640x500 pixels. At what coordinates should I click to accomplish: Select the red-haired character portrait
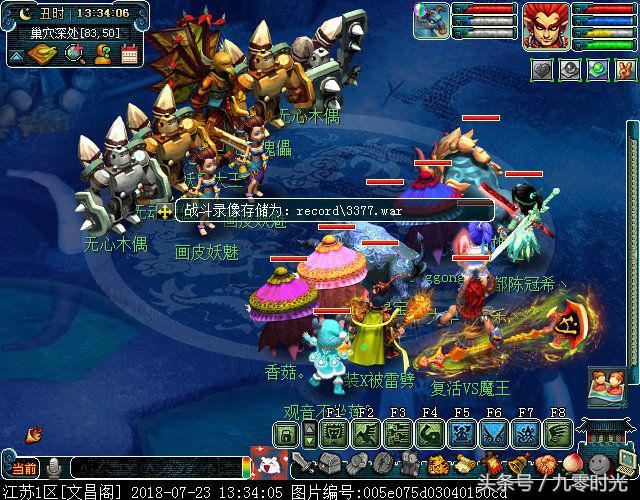click(x=546, y=24)
